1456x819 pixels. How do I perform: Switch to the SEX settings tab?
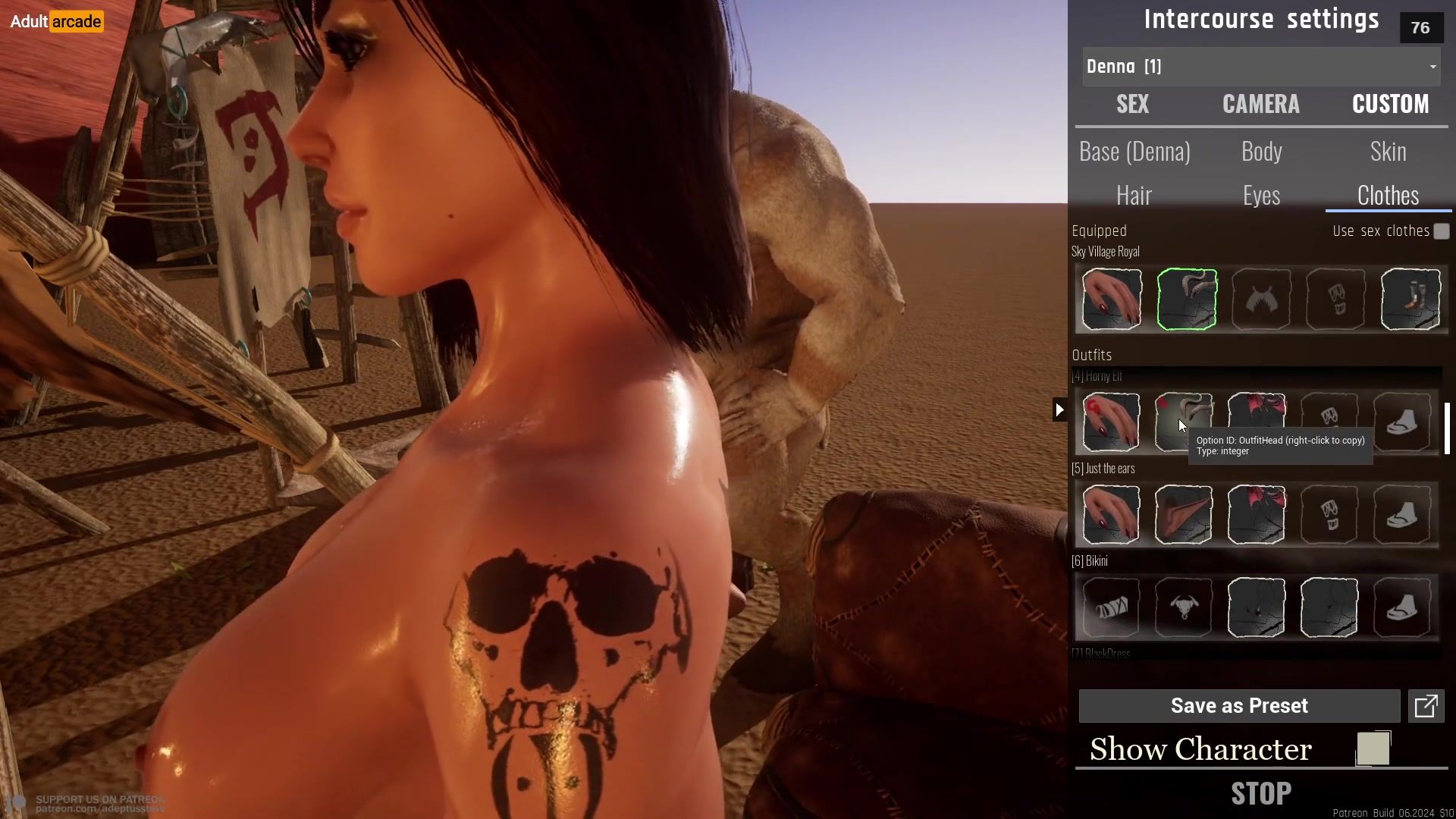[x=1132, y=104]
